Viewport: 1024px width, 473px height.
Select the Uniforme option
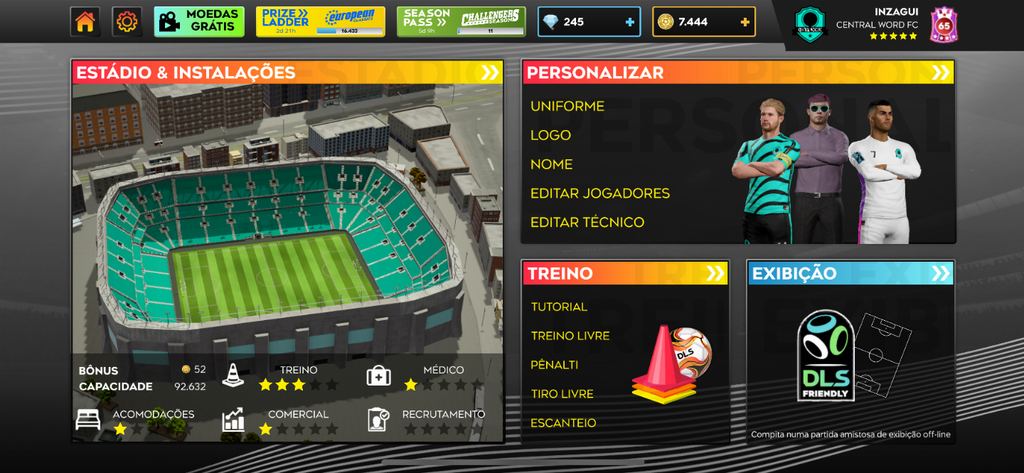[x=567, y=106]
